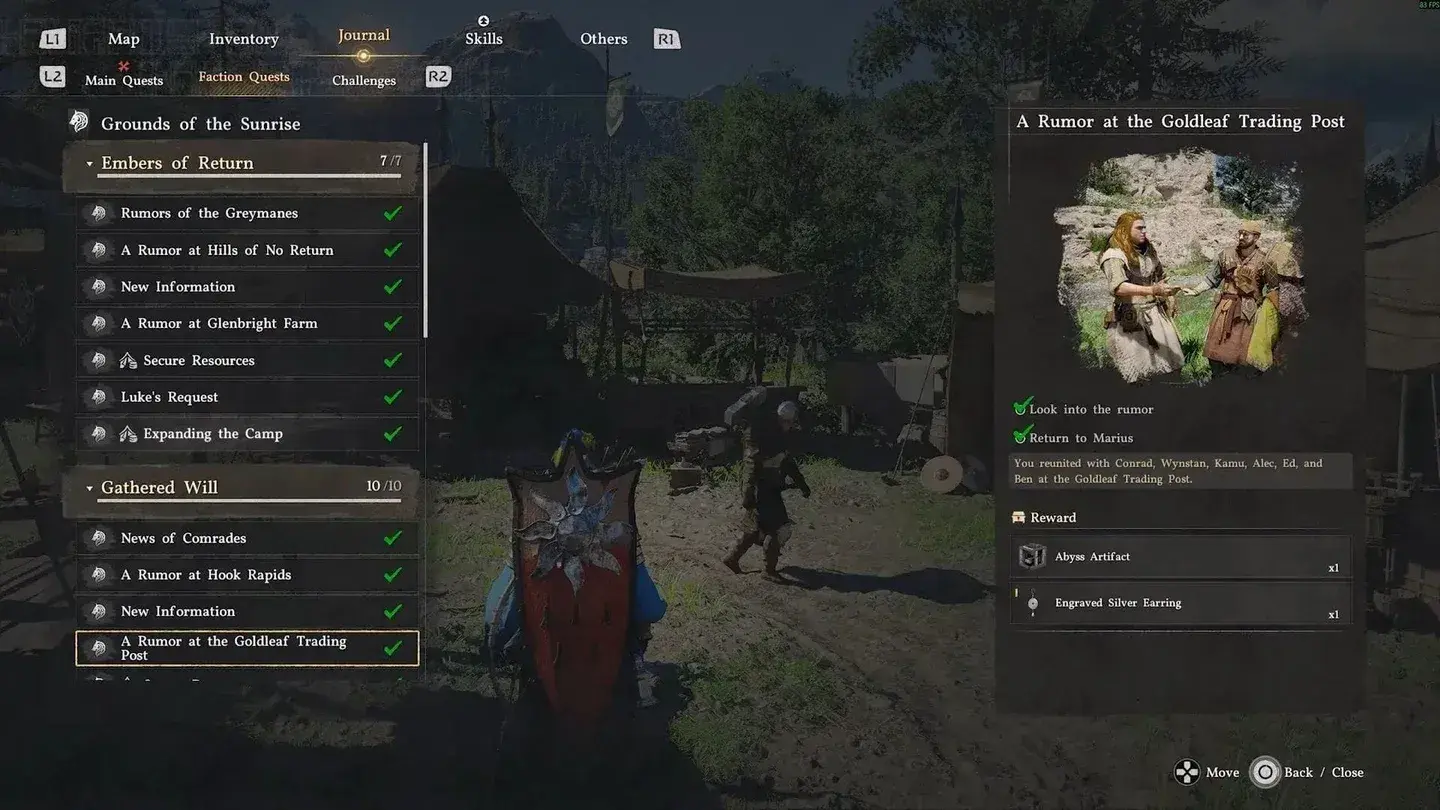This screenshot has height=810, width=1440.
Task: Click the checkmark next to Return to Marius
Action: (x=1021, y=435)
